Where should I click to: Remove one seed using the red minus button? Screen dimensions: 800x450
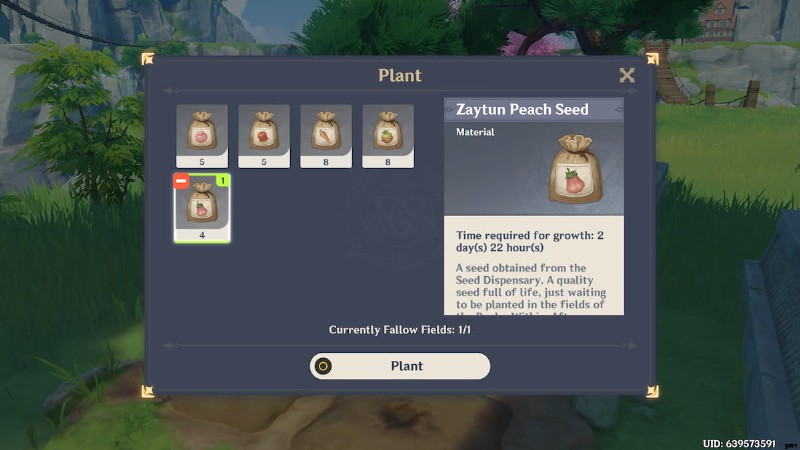181,181
